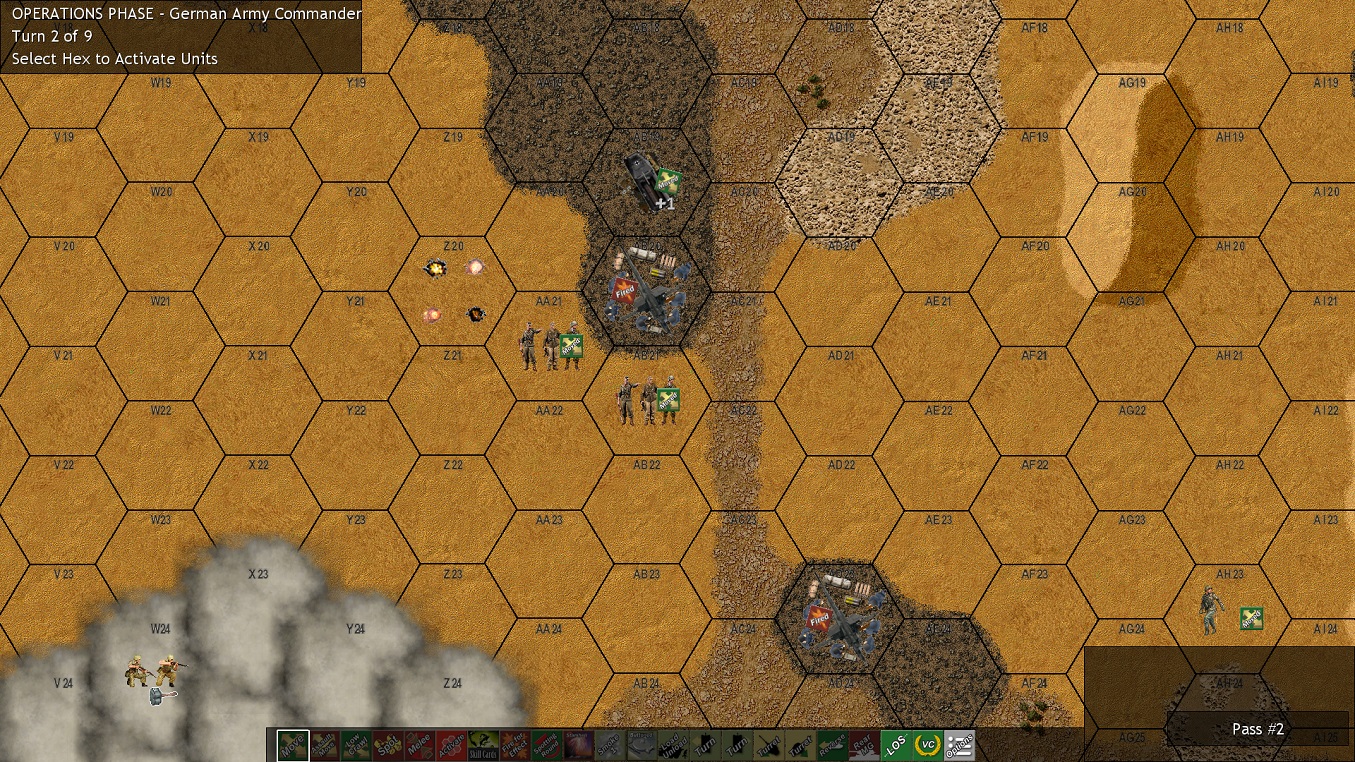Image resolution: width=1355 pixels, height=762 pixels.
Task: Select the Spot command icon
Action: 390,744
